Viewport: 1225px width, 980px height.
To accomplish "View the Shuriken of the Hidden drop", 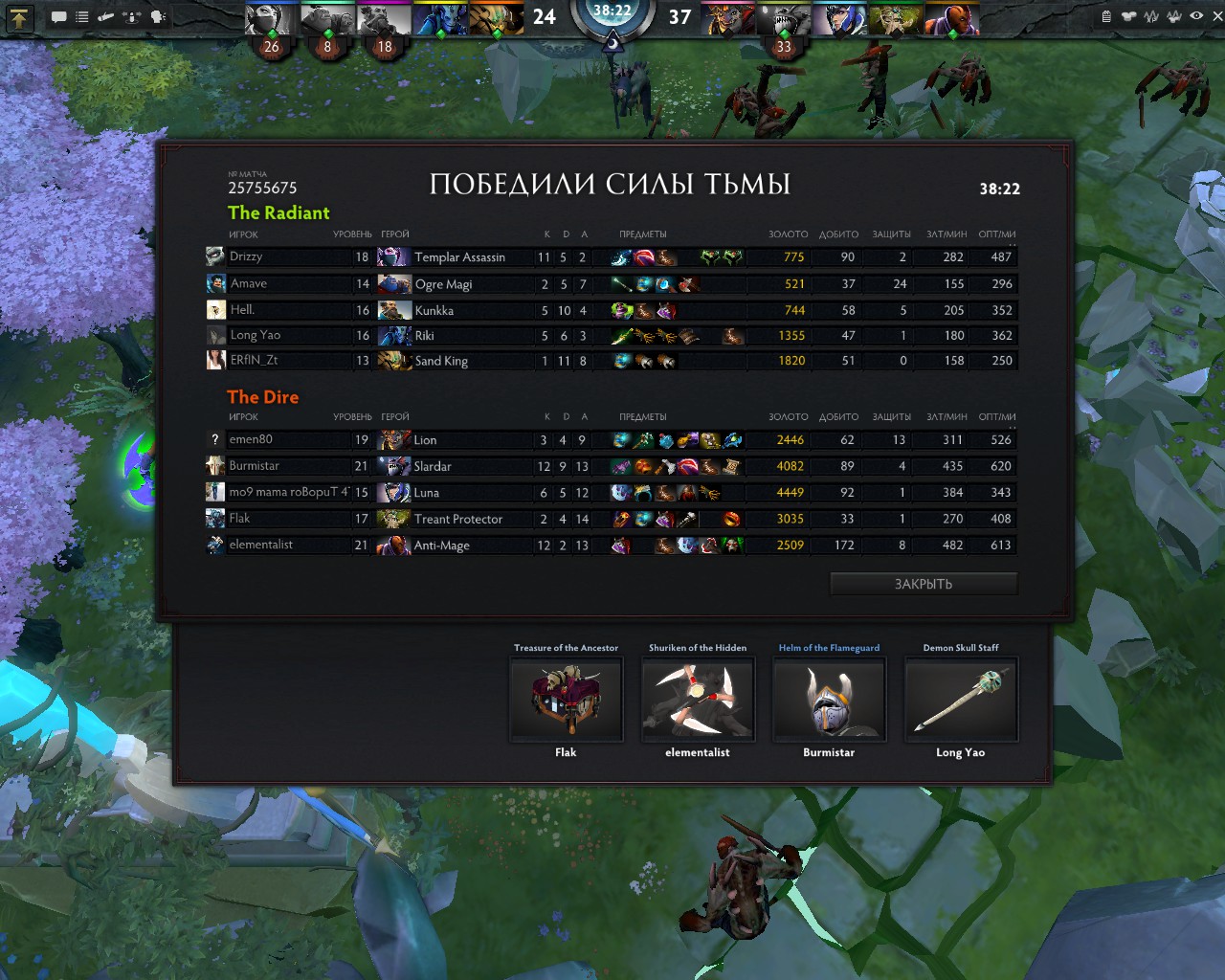I will [x=698, y=700].
